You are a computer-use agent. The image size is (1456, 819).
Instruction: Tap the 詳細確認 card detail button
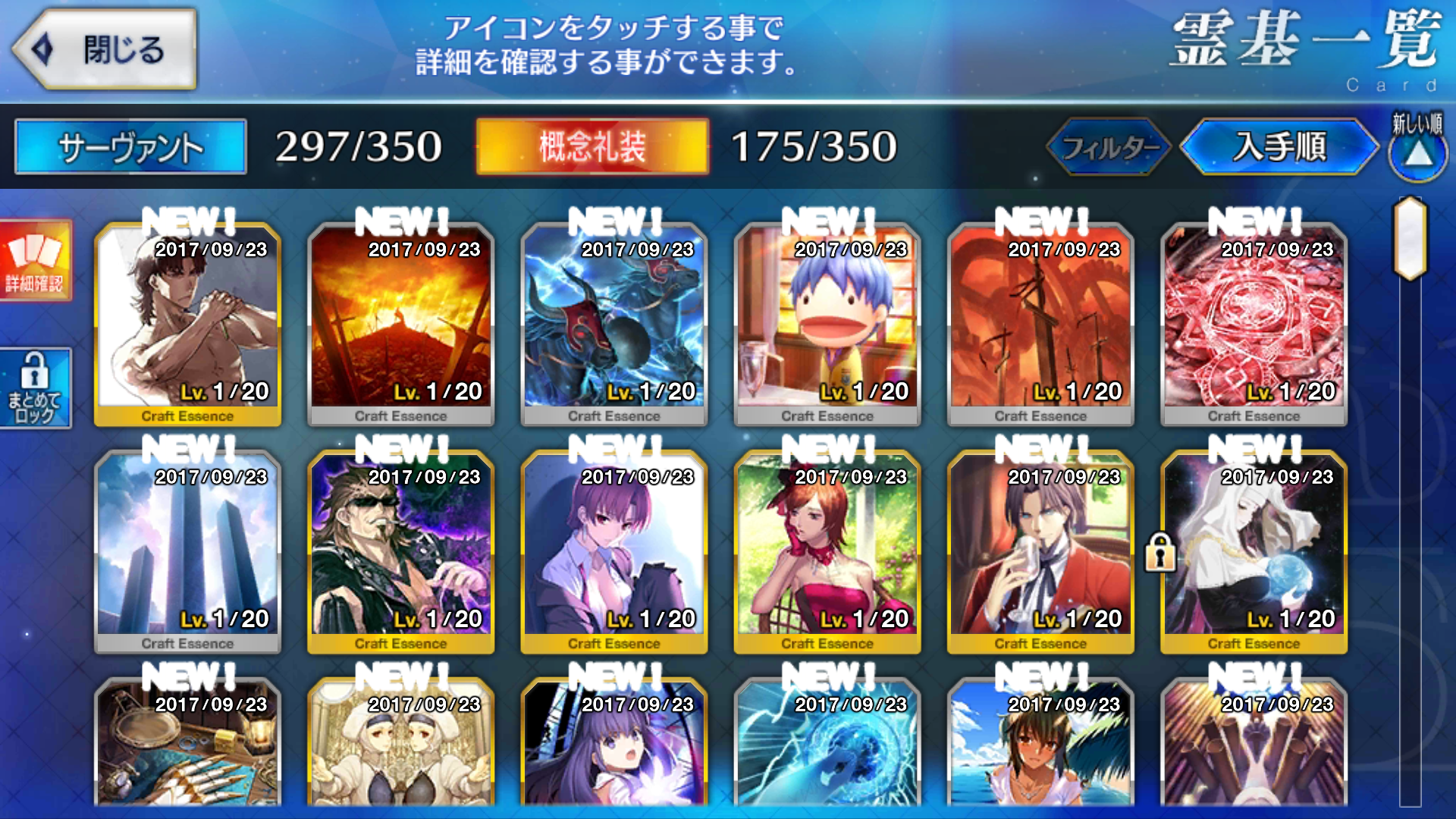(35, 260)
